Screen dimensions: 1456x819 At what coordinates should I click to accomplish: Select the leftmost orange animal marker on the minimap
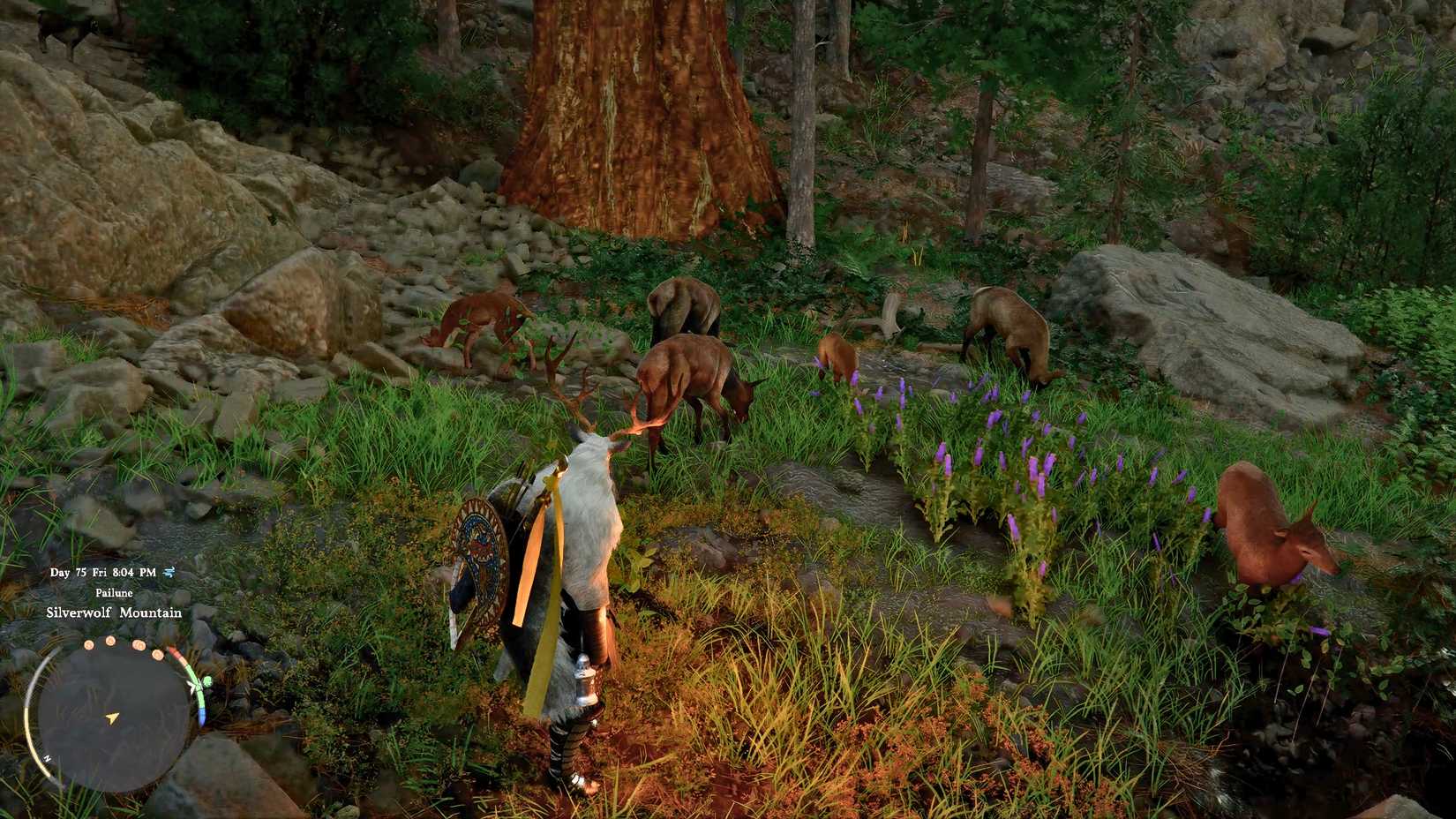tap(88, 644)
